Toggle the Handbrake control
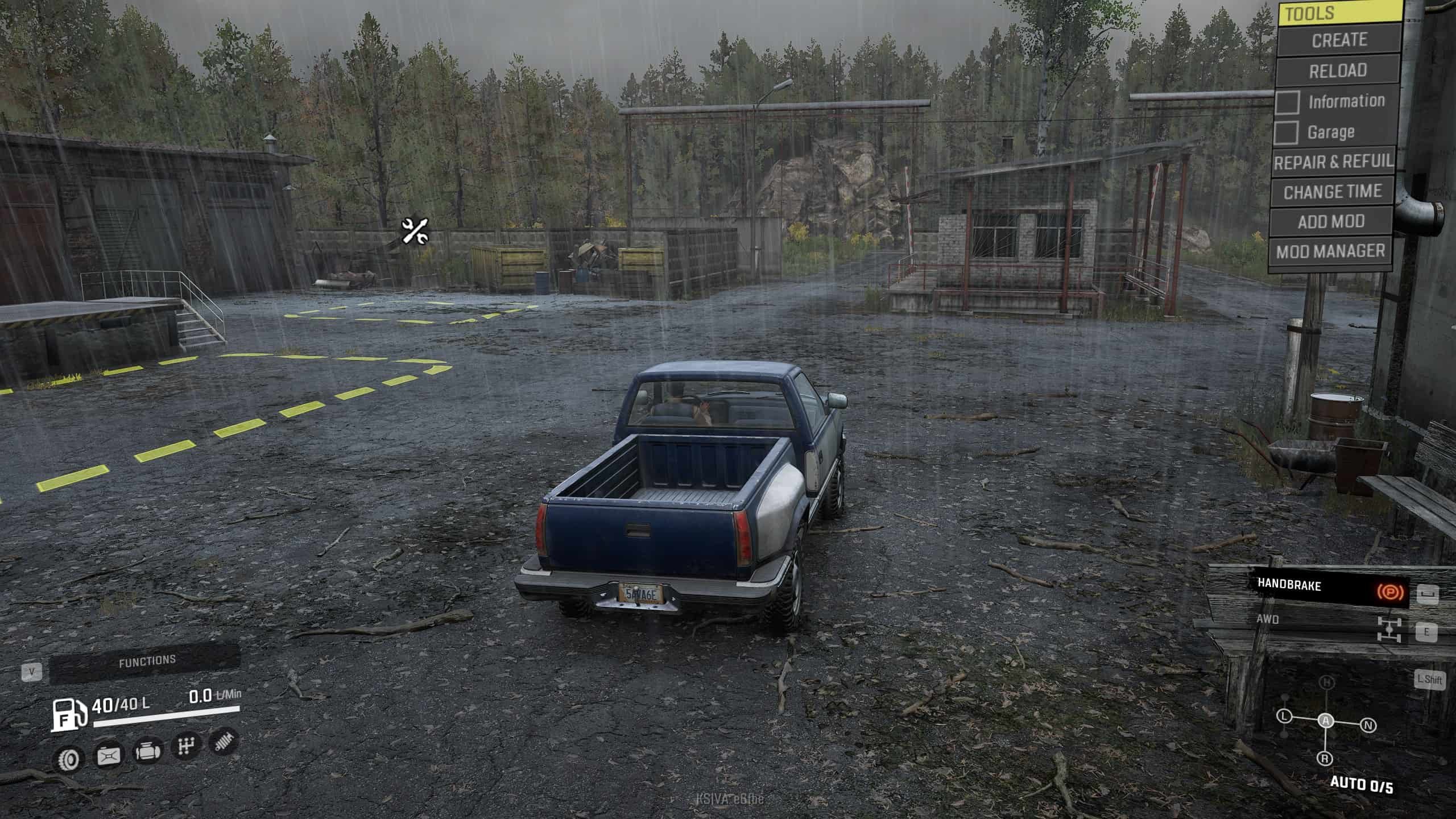This screenshot has width=1456, height=819. pyautogui.click(x=1327, y=588)
